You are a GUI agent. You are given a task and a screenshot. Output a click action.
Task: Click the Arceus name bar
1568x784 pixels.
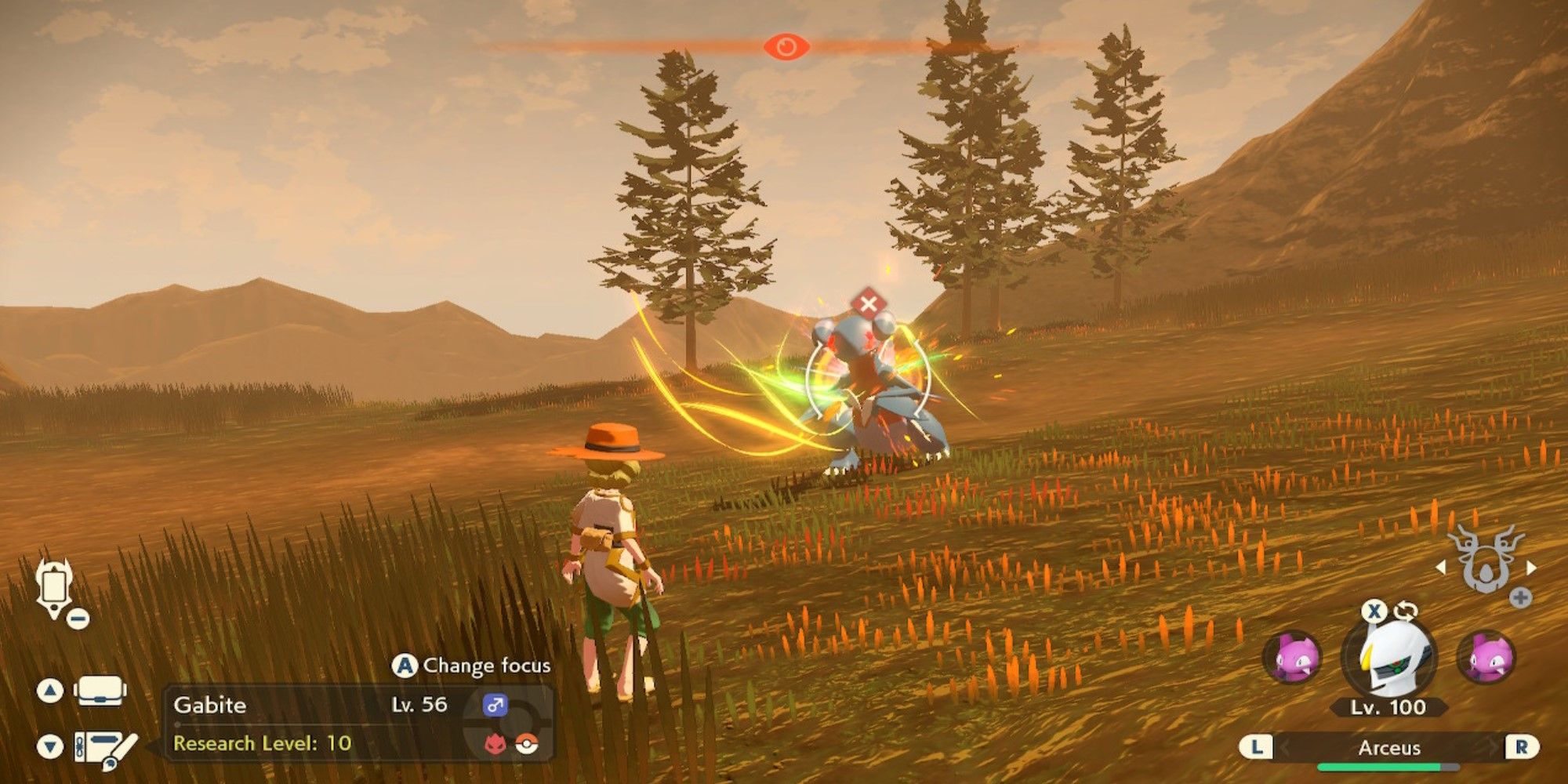[x=1388, y=747]
